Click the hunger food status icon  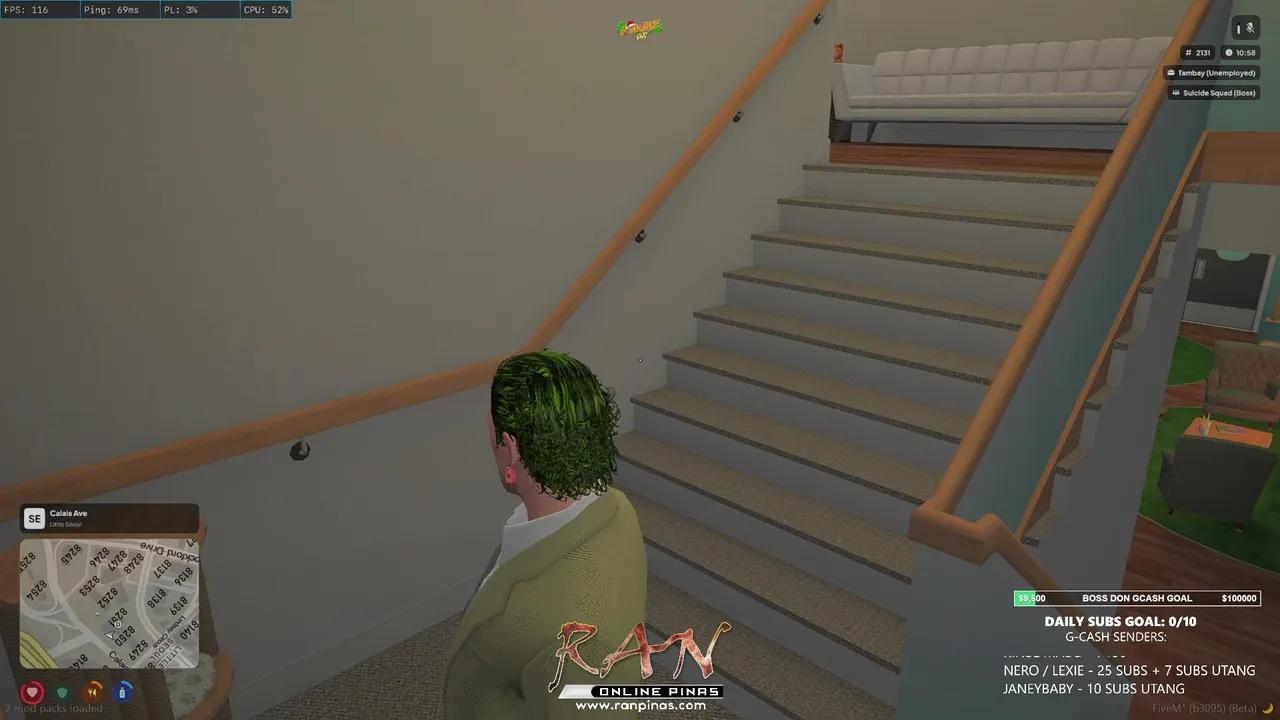(92, 691)
